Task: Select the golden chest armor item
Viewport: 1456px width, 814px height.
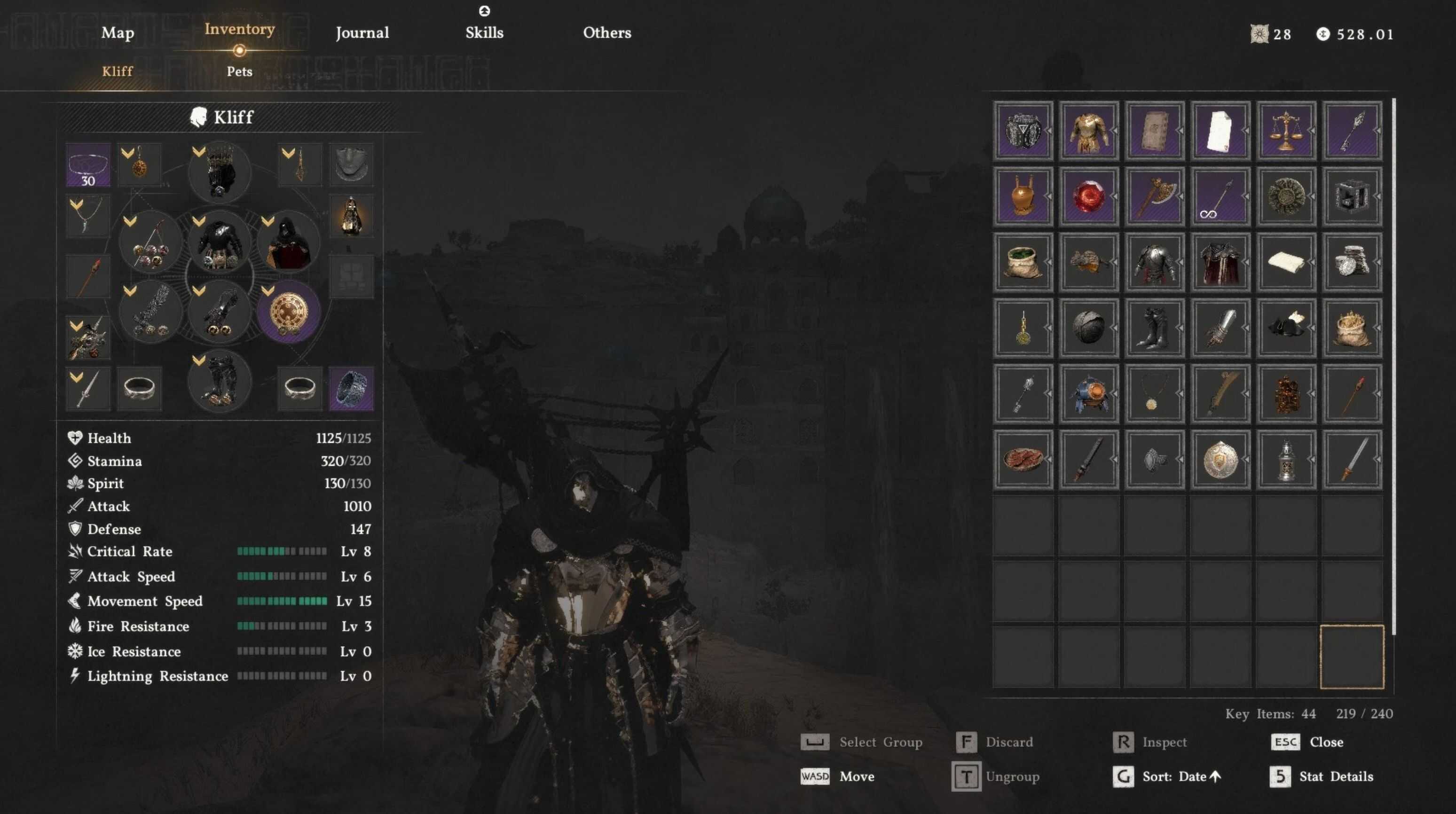Action: [1089, 131]
